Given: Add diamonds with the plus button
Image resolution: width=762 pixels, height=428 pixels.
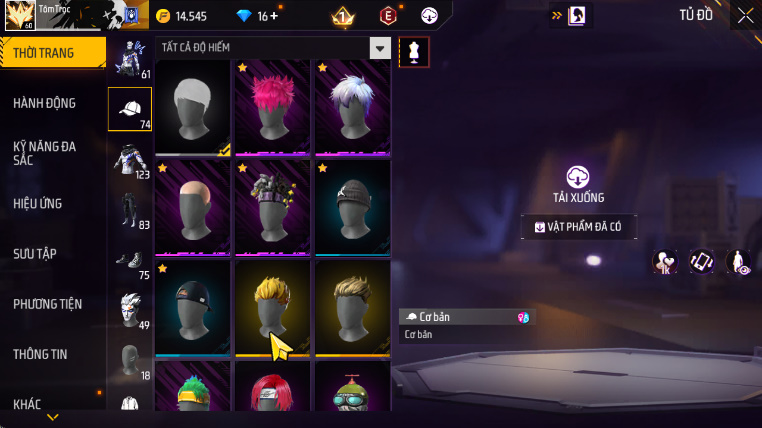Looking at the screenshot, I should point(274,16).
